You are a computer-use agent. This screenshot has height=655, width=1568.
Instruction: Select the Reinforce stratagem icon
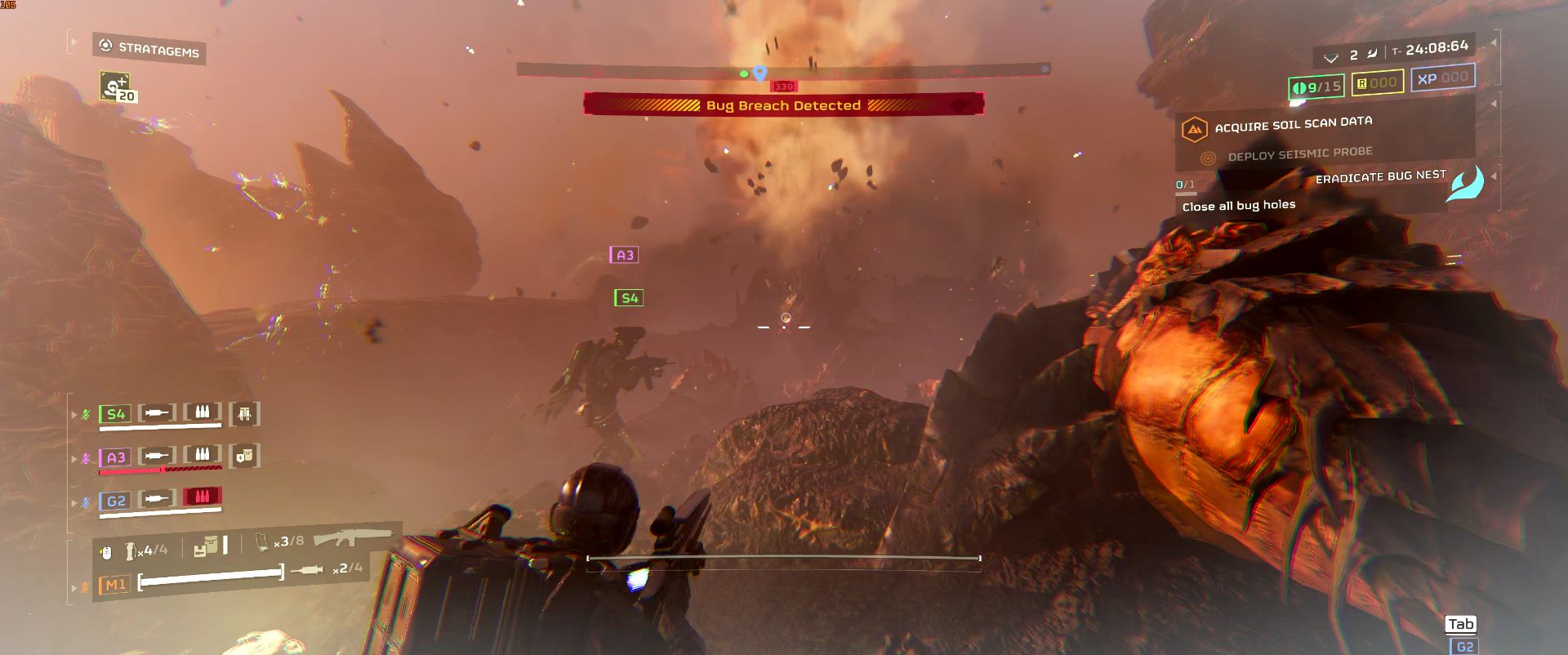pos(114,87)
